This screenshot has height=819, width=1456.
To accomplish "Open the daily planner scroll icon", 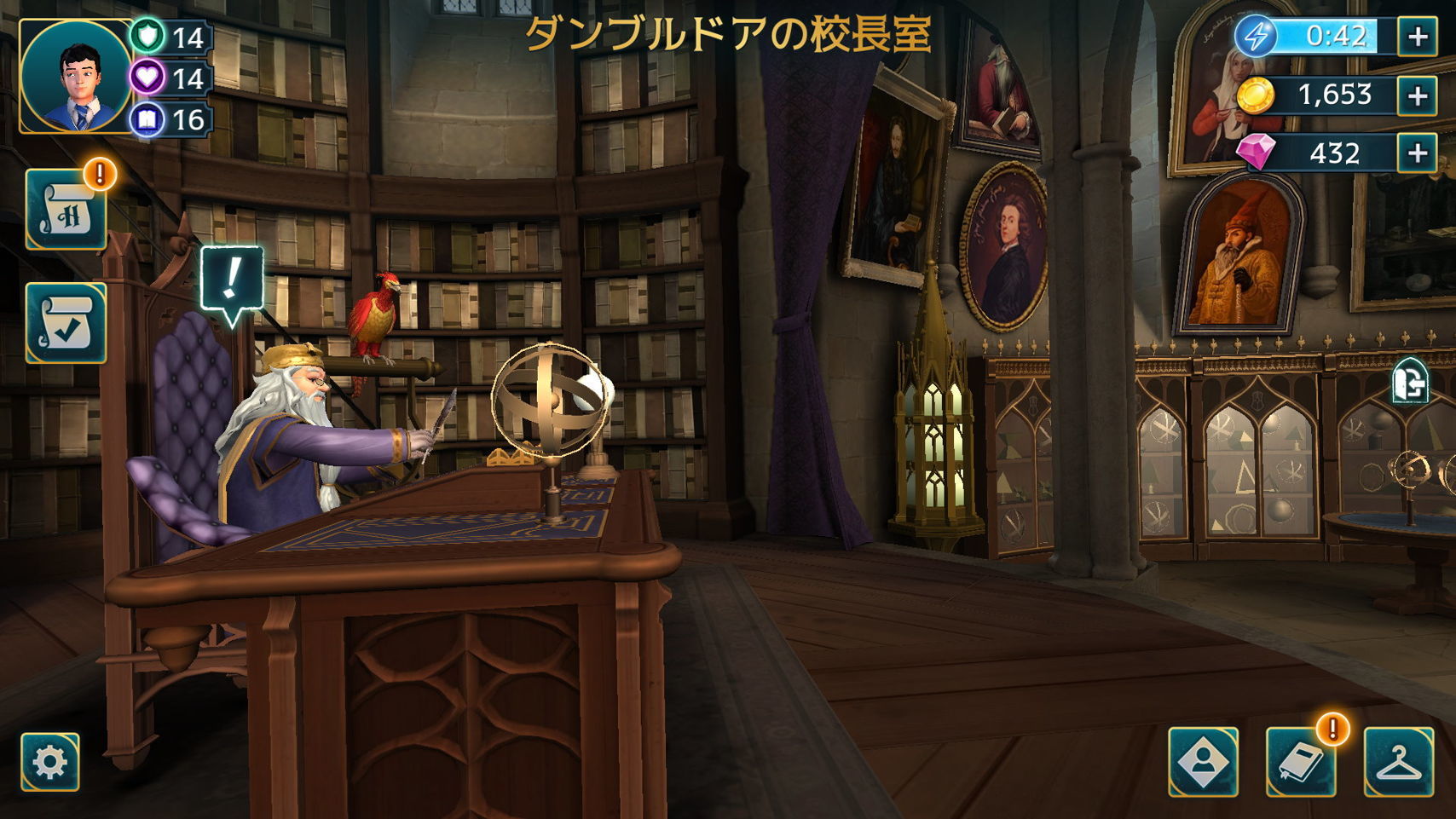I will tap(66, 208).
